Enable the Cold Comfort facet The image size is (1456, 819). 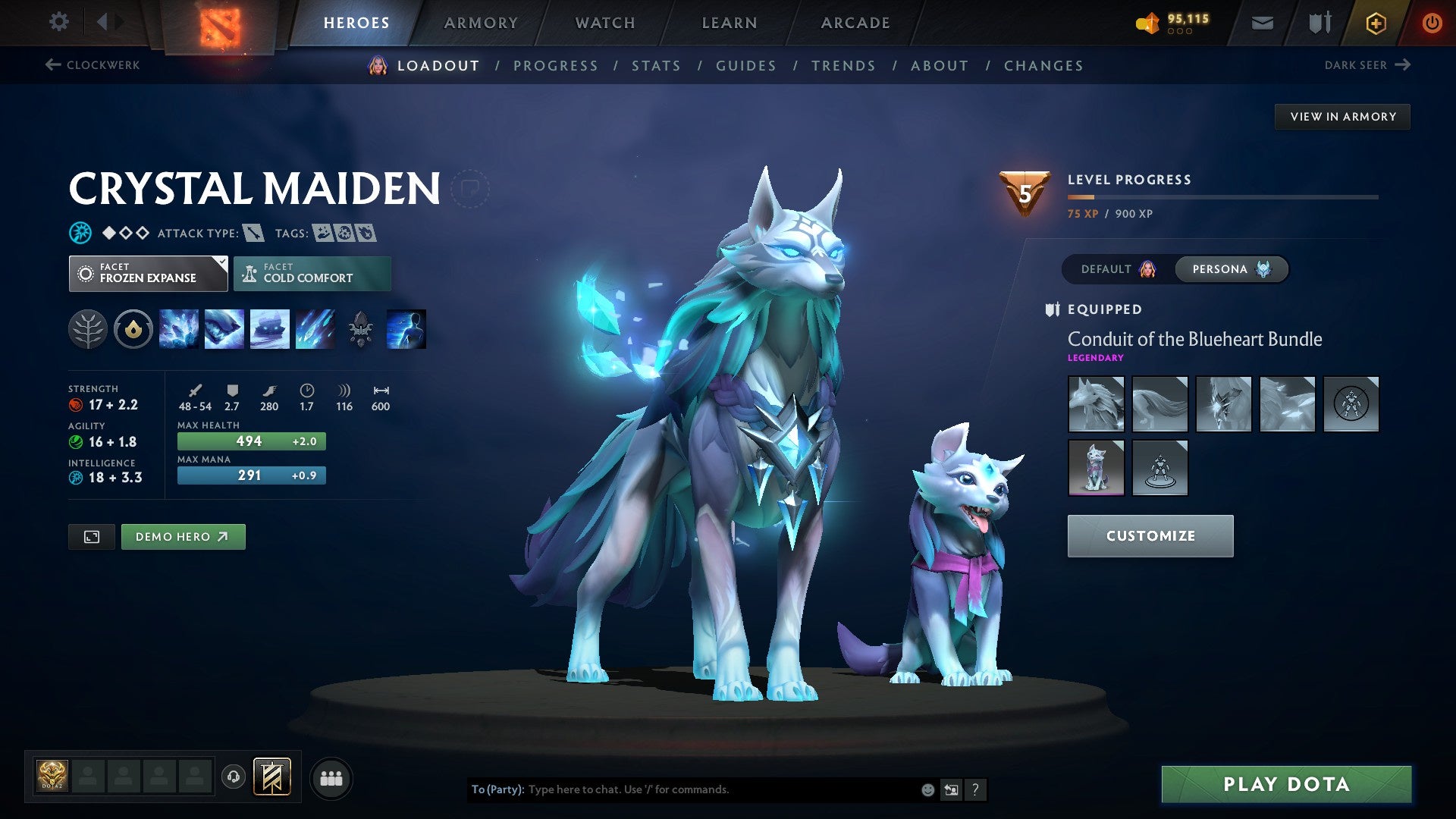(312, 273)
